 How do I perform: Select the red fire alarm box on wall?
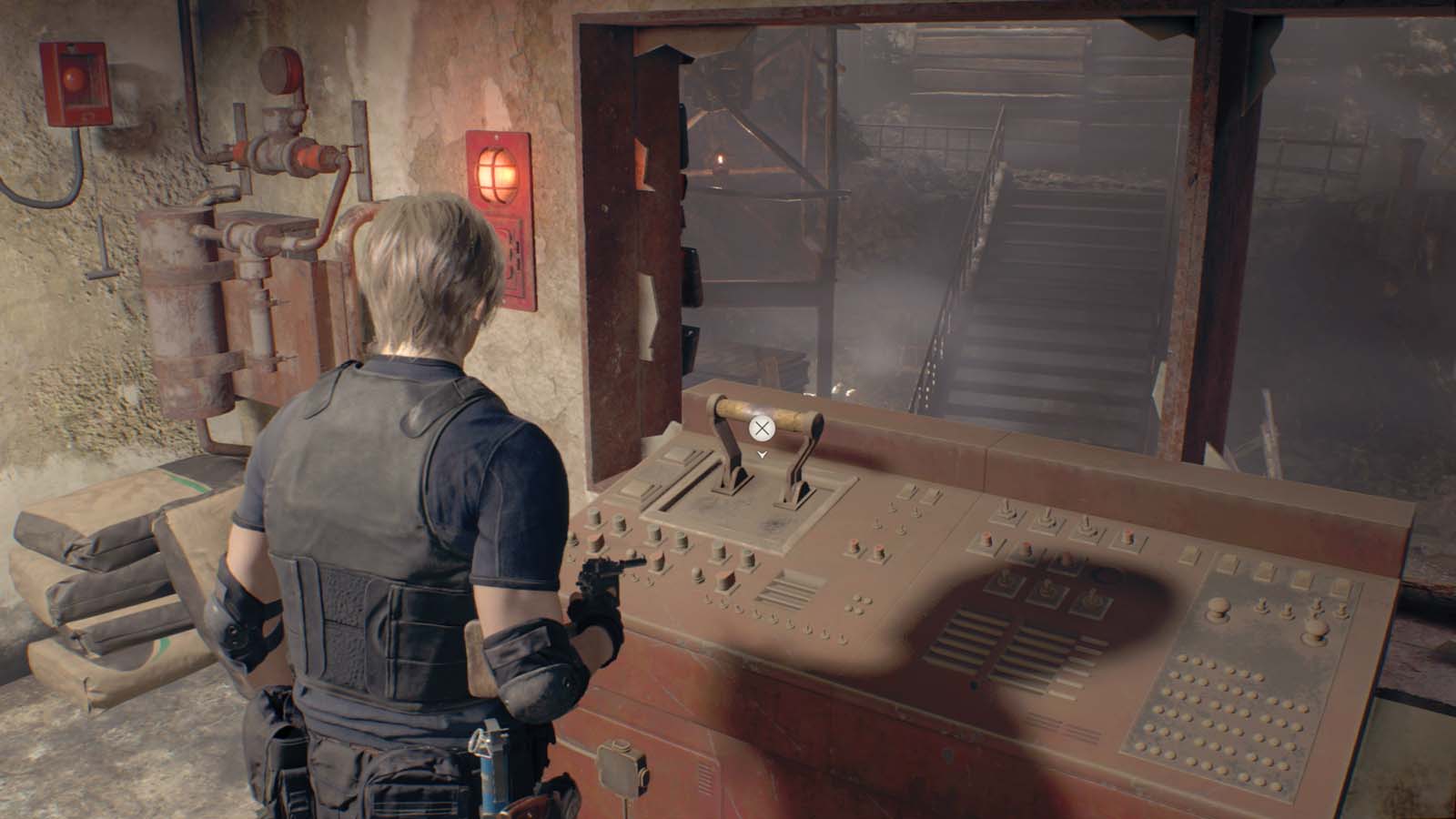pyautogui.click(x=75, y=80)
